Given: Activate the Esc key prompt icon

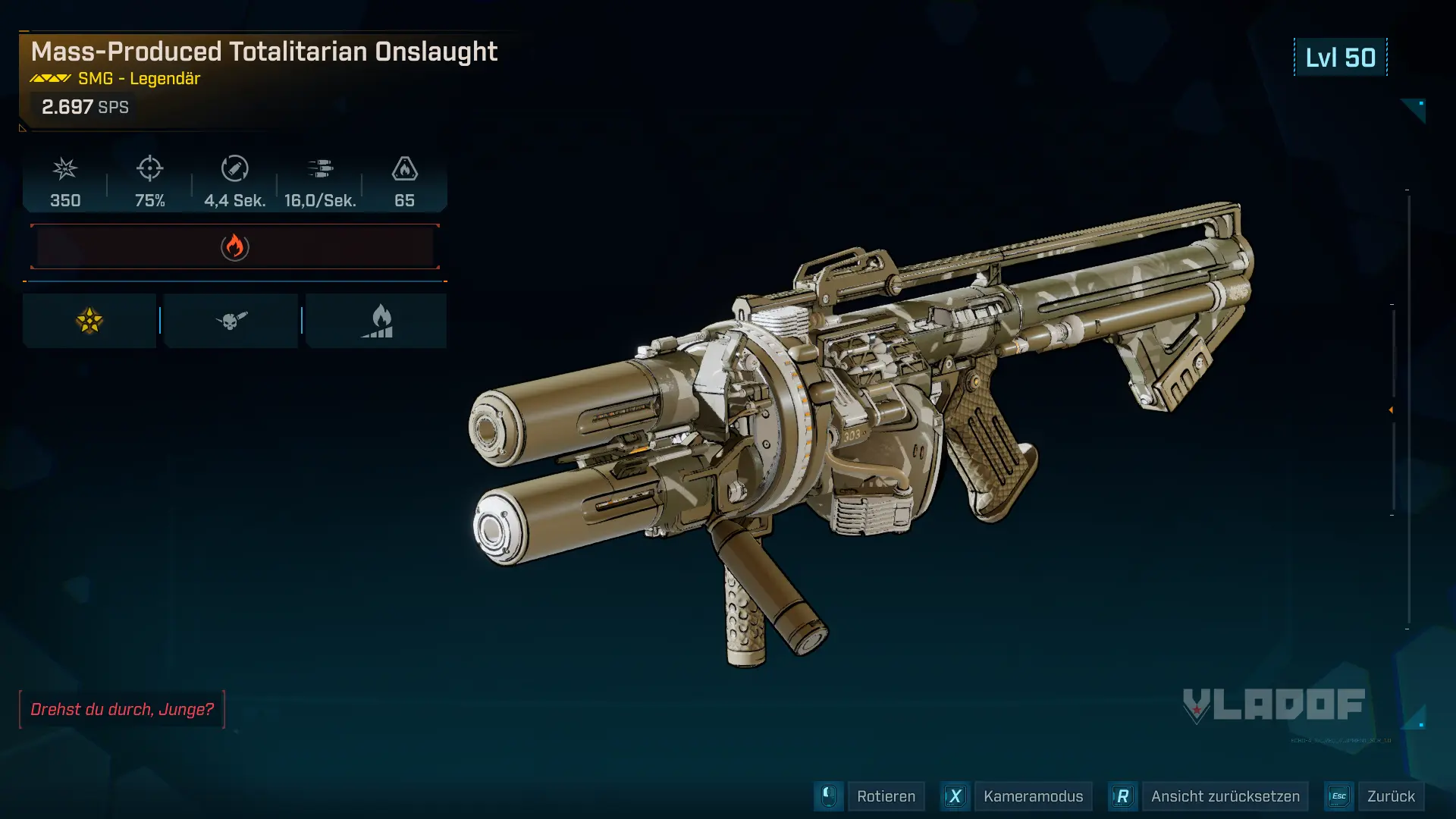Looking at the screenshot, I should coord(1338,796).
